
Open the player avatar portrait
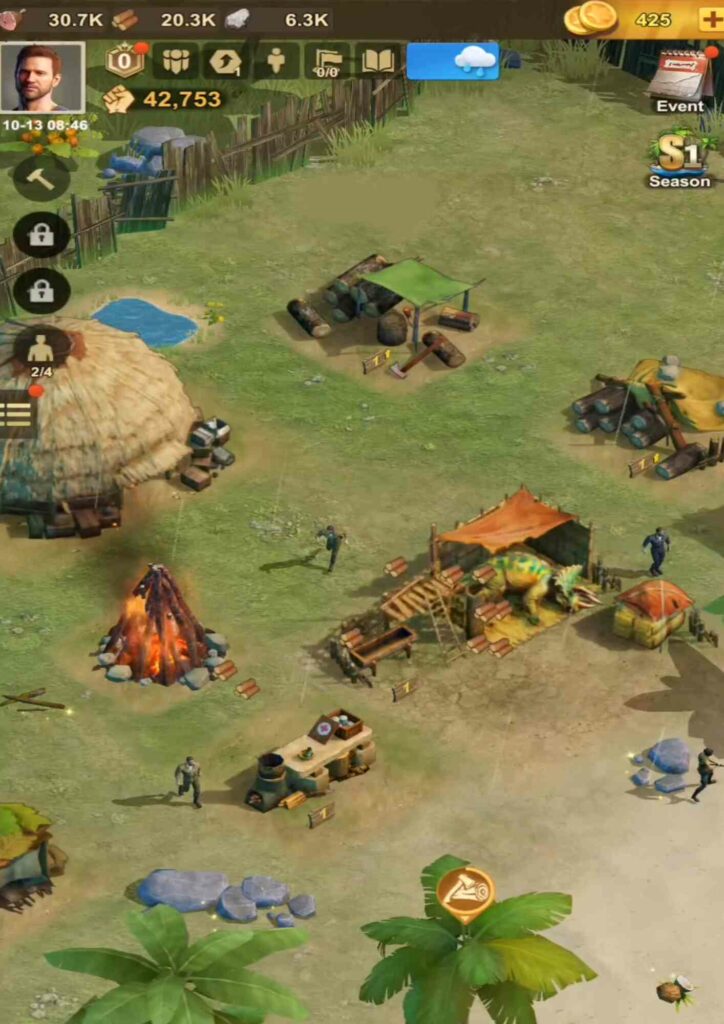[43, 78]
